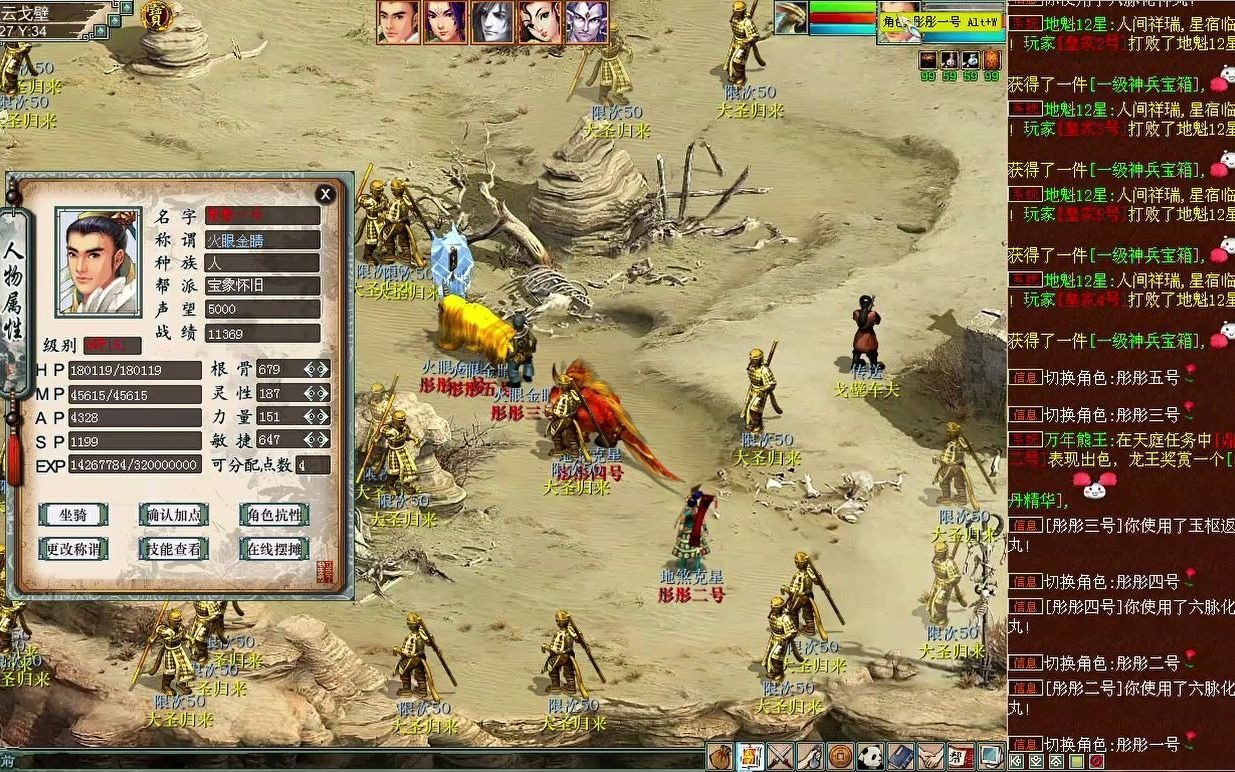Click the eagle pet portrait
Image resolution: width=1235 pixels, height=772 pixels.
pyautogui.click(x=791, y=17)
